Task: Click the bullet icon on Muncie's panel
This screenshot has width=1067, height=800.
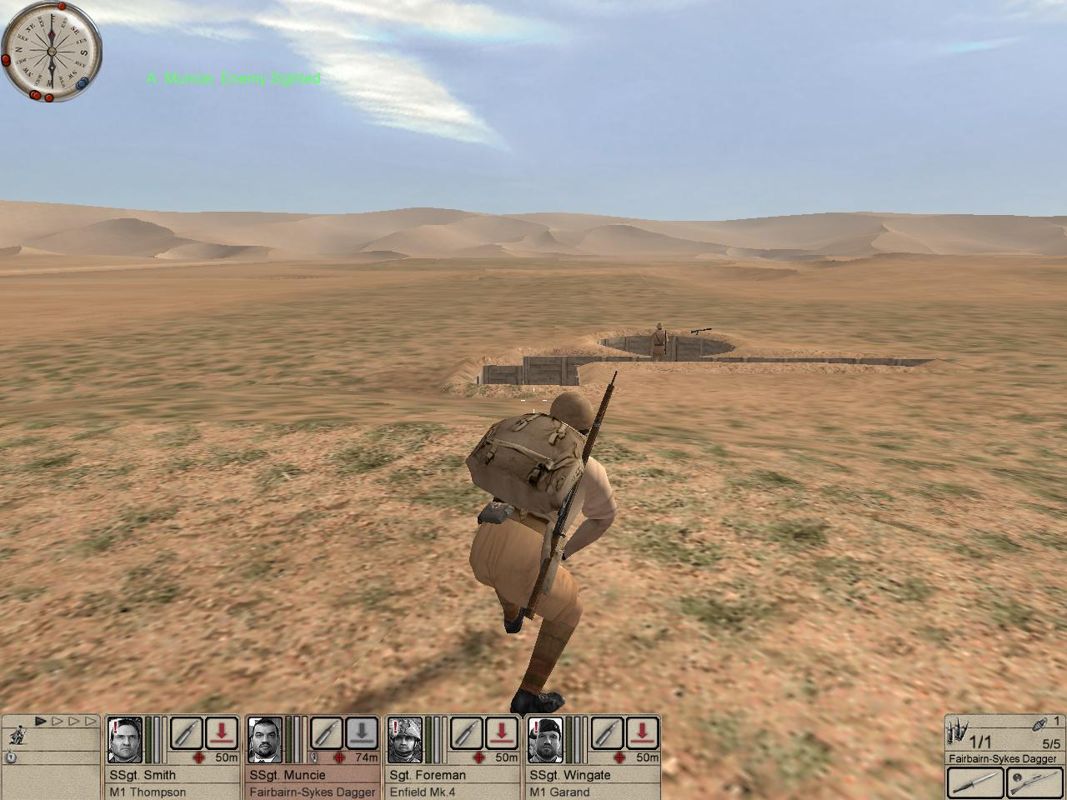Action: (x=326, y=733)
